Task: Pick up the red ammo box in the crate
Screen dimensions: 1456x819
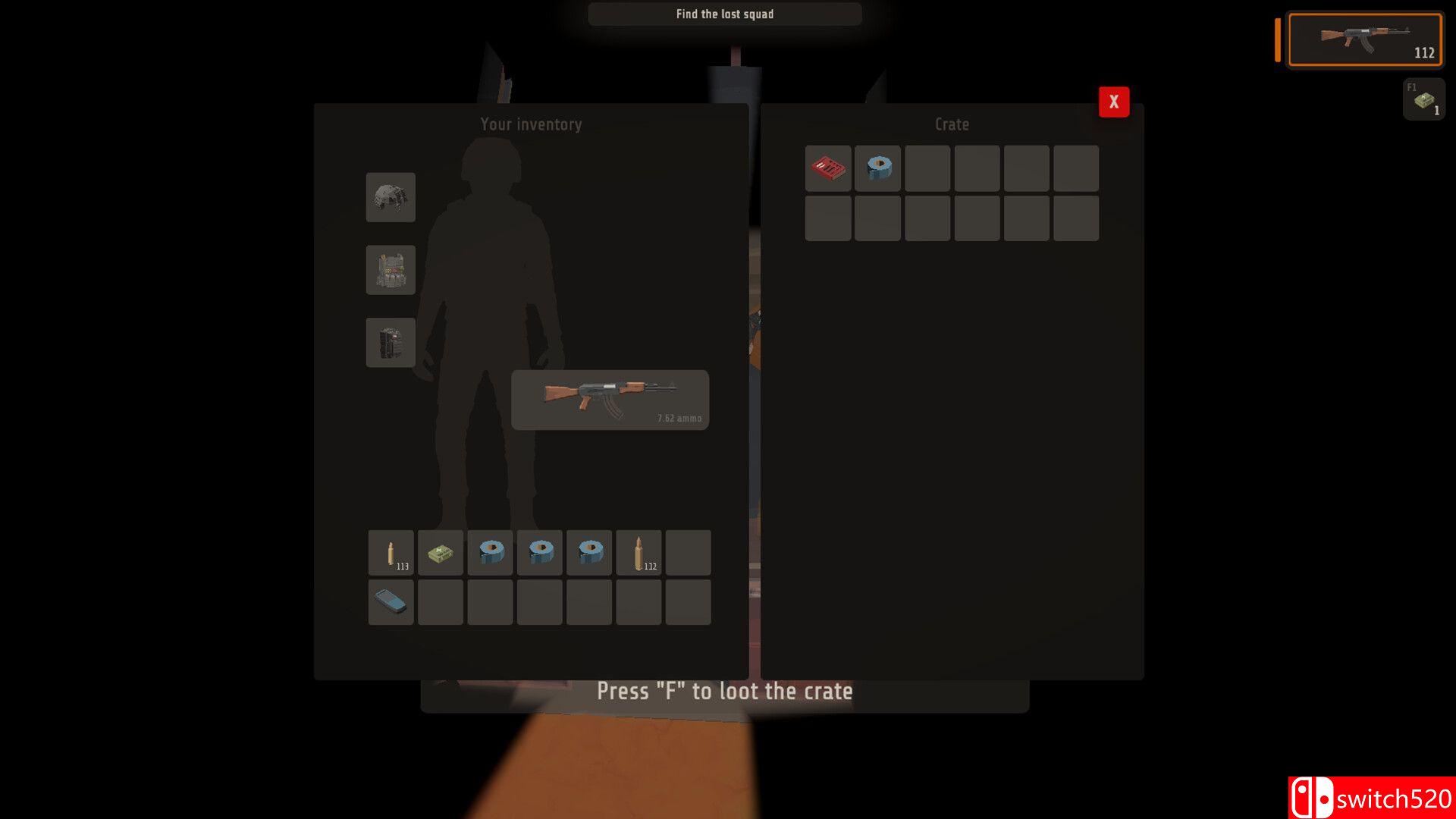Action: tap(827, 168)
